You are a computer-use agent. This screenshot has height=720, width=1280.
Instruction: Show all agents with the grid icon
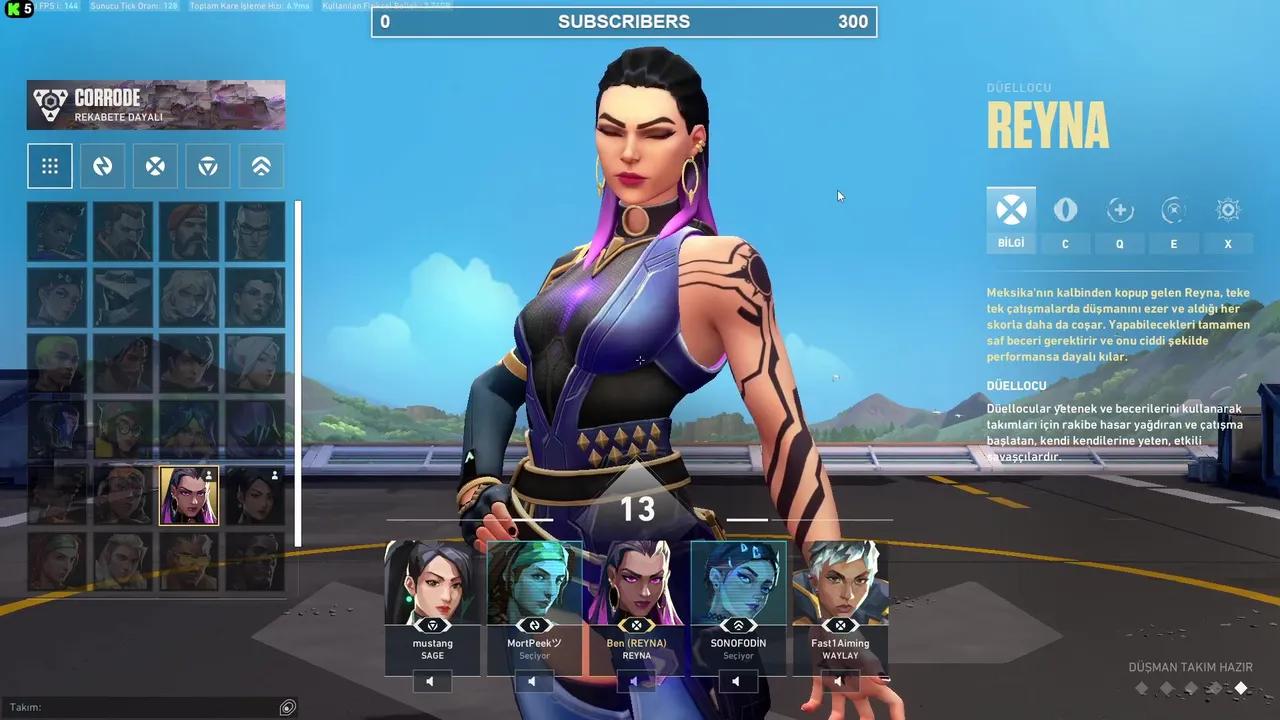tap(50, 166)
